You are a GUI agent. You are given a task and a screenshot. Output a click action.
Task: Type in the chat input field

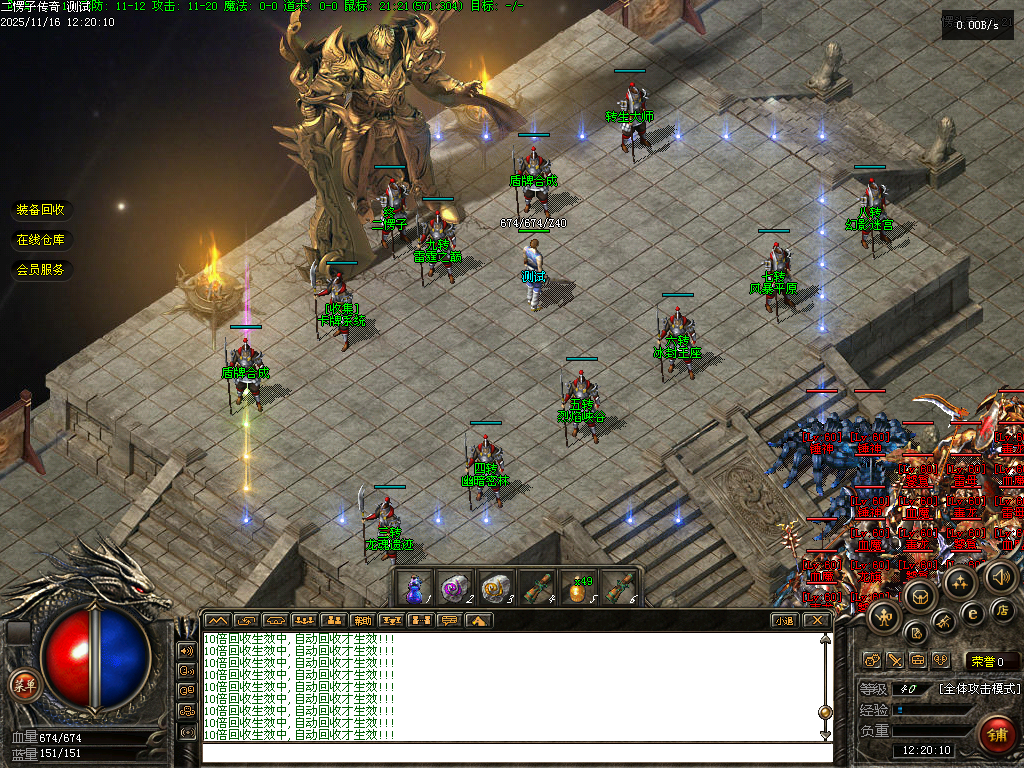click(515, 752)
